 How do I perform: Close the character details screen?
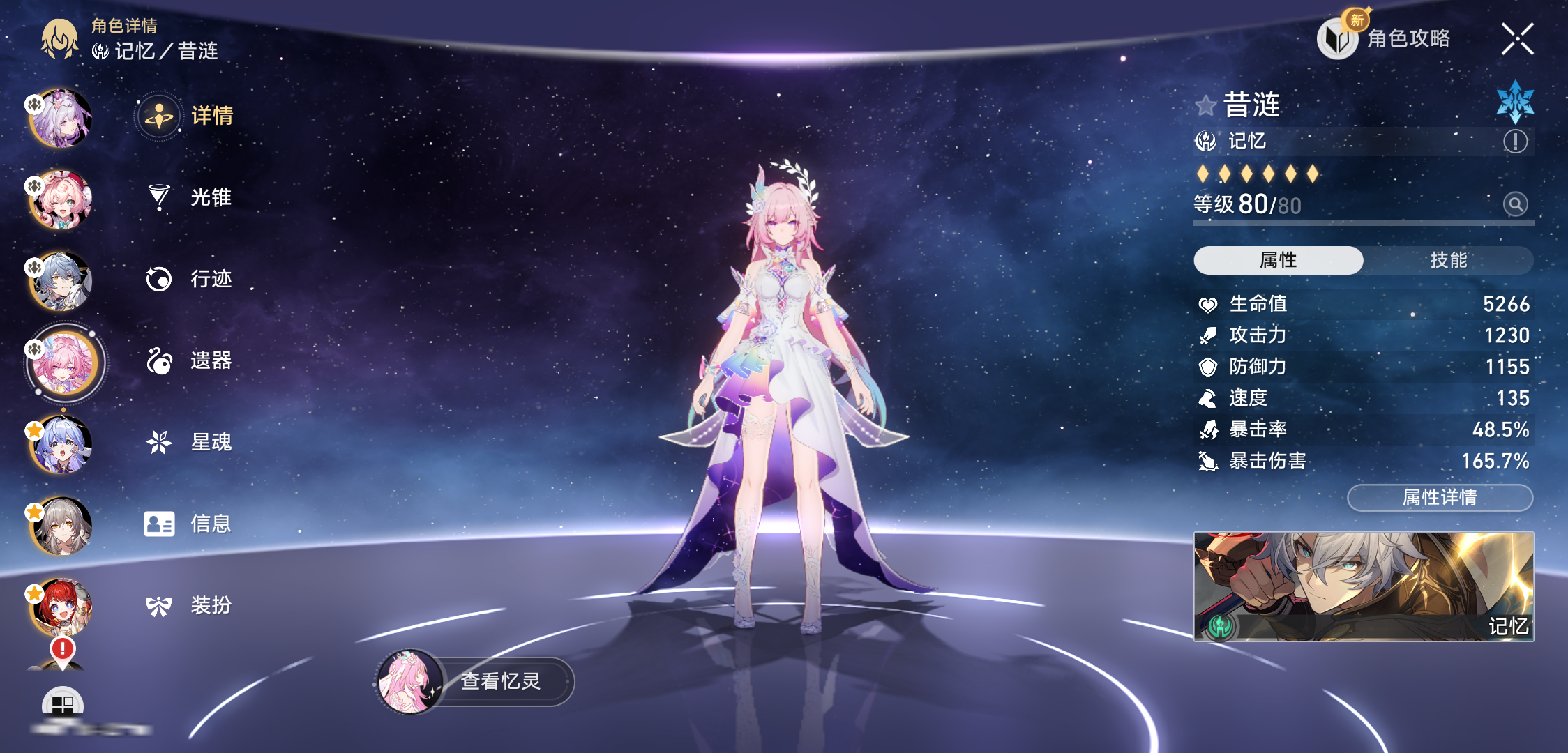pyautogui.click(x=1517, y=39)
